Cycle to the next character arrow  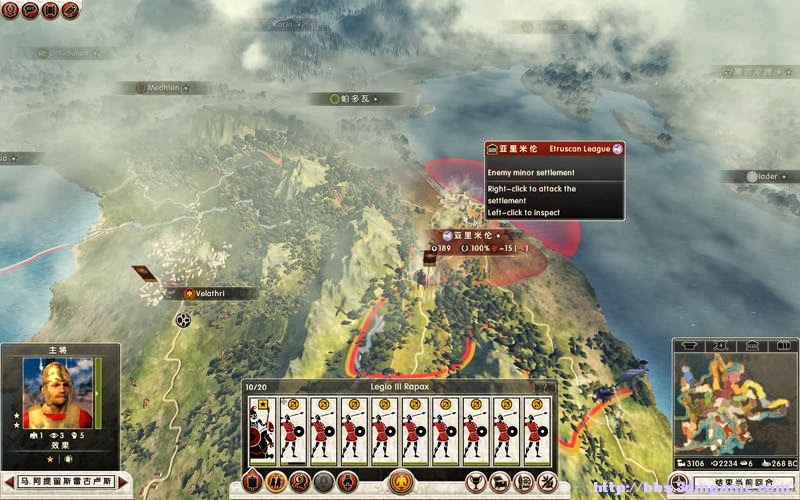(123, 482)
